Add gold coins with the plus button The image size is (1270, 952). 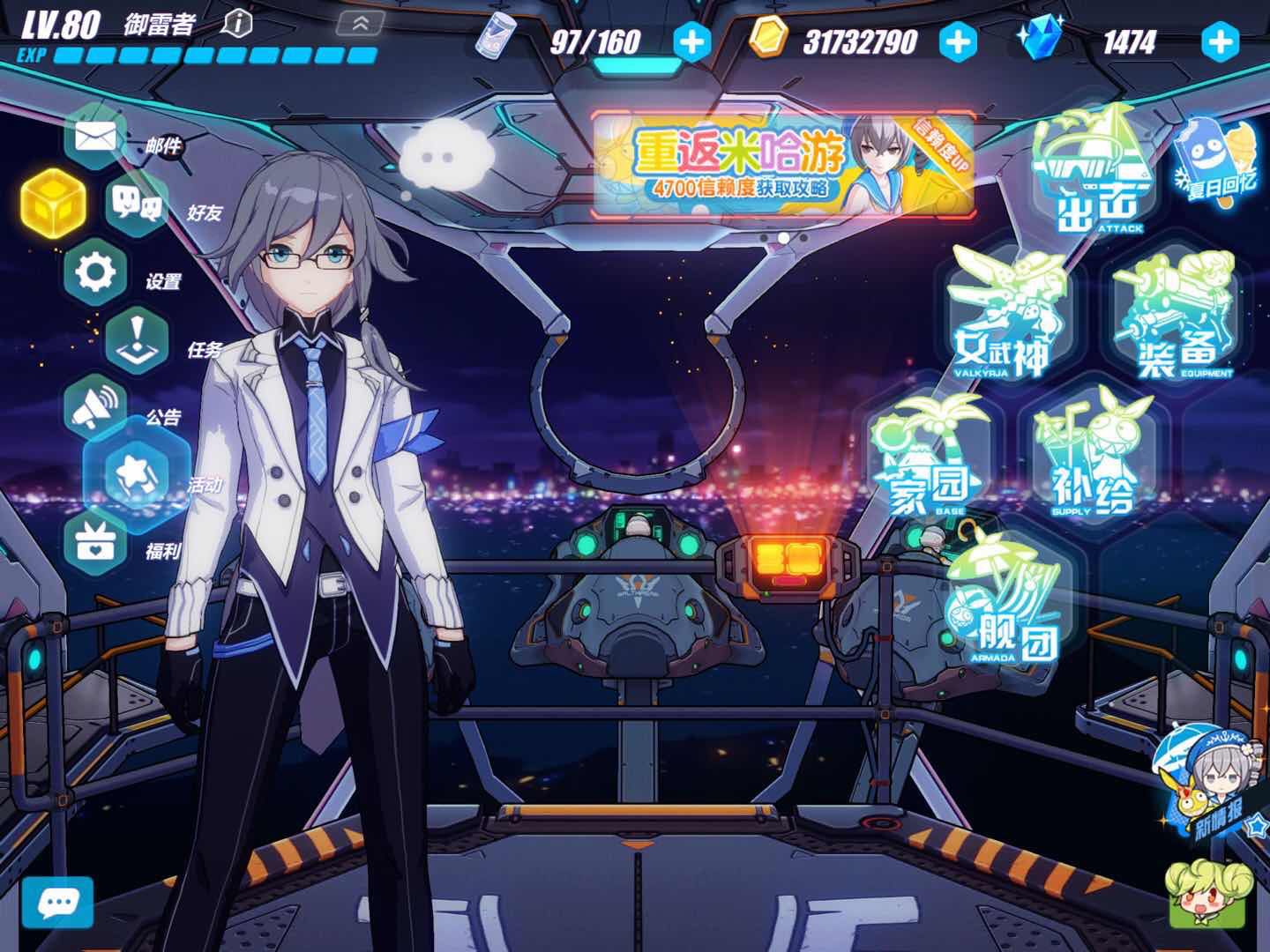(958, 41)
